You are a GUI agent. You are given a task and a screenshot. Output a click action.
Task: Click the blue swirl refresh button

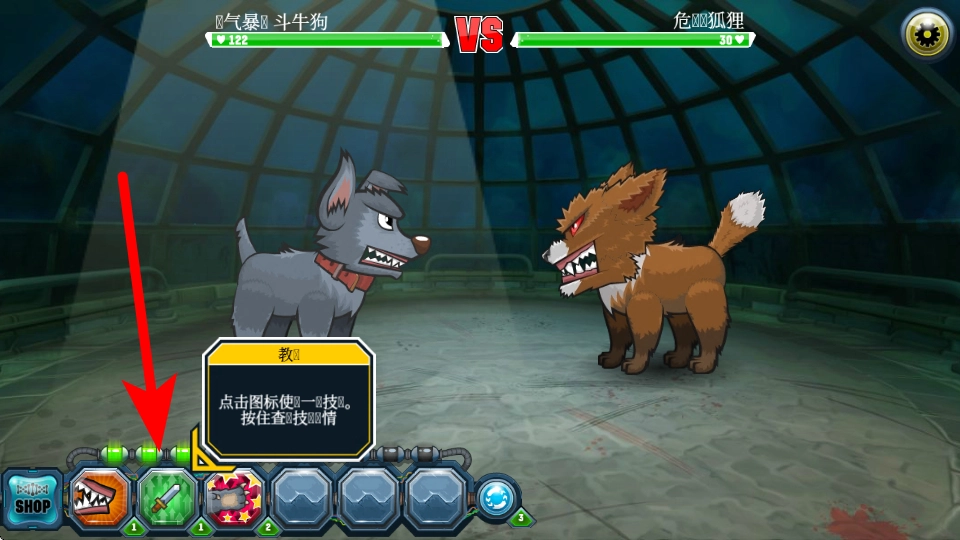[497, 499]
